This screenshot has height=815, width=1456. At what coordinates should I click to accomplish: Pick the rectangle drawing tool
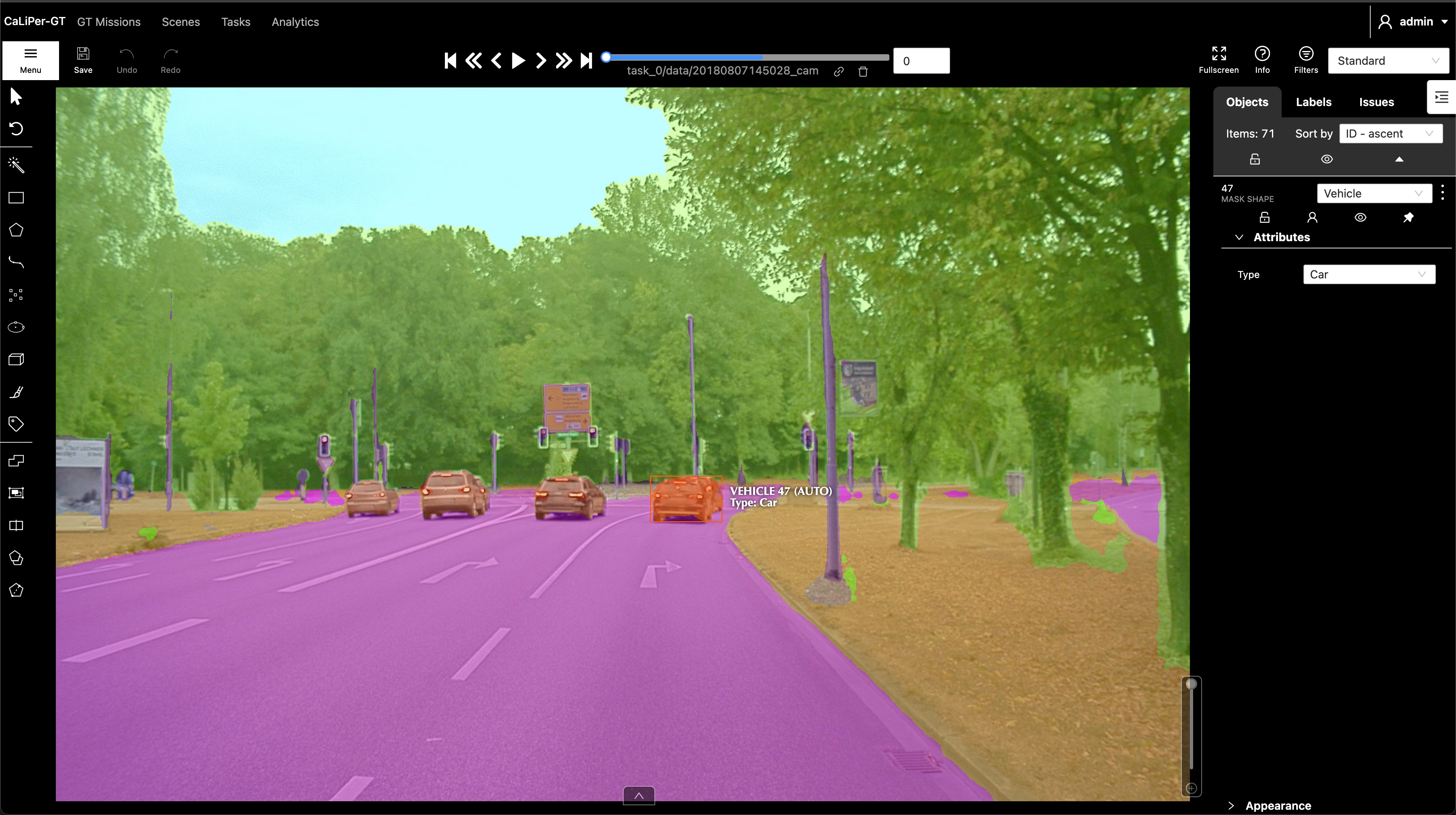point(16,197)
